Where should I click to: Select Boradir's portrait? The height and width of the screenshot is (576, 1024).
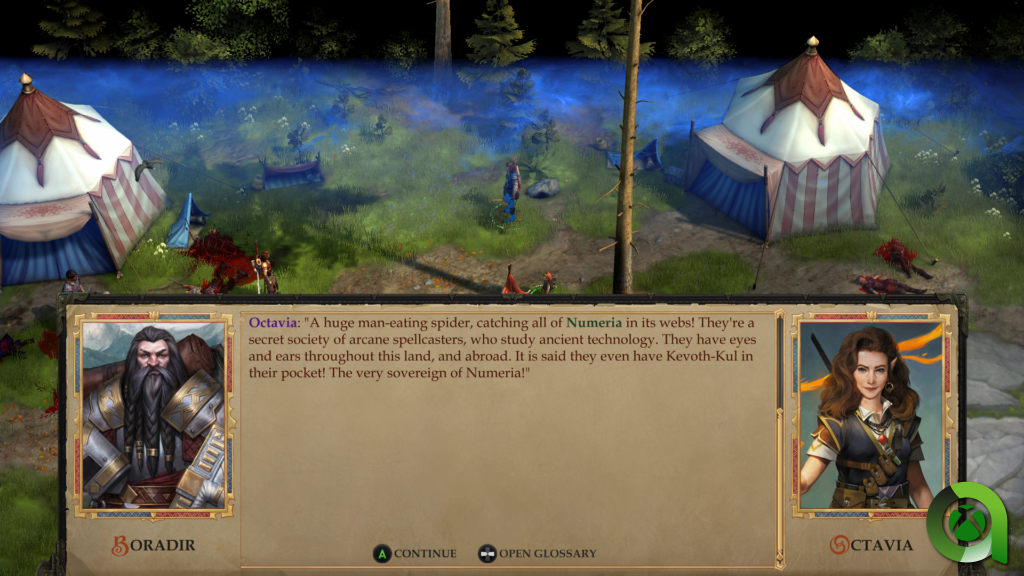tap(154, 415)
